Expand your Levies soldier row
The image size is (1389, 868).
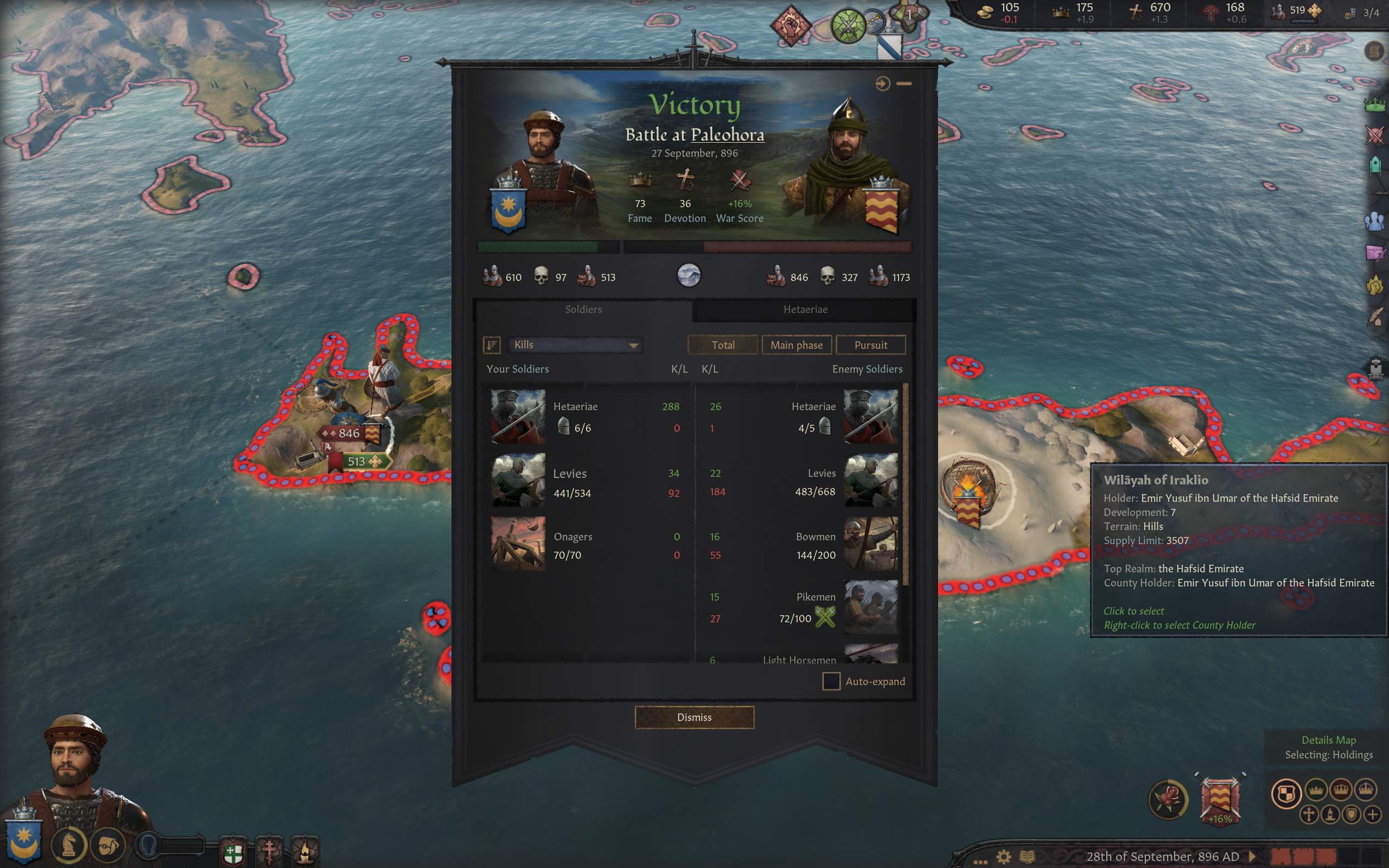click(585, 482)
